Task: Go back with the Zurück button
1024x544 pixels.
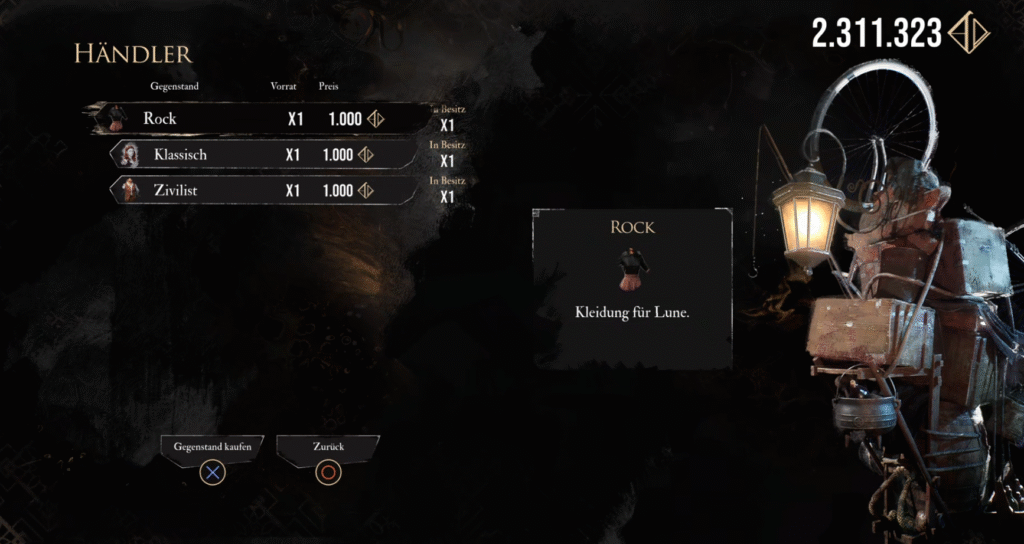Action: pyautogui.click(x=328, y=449)
